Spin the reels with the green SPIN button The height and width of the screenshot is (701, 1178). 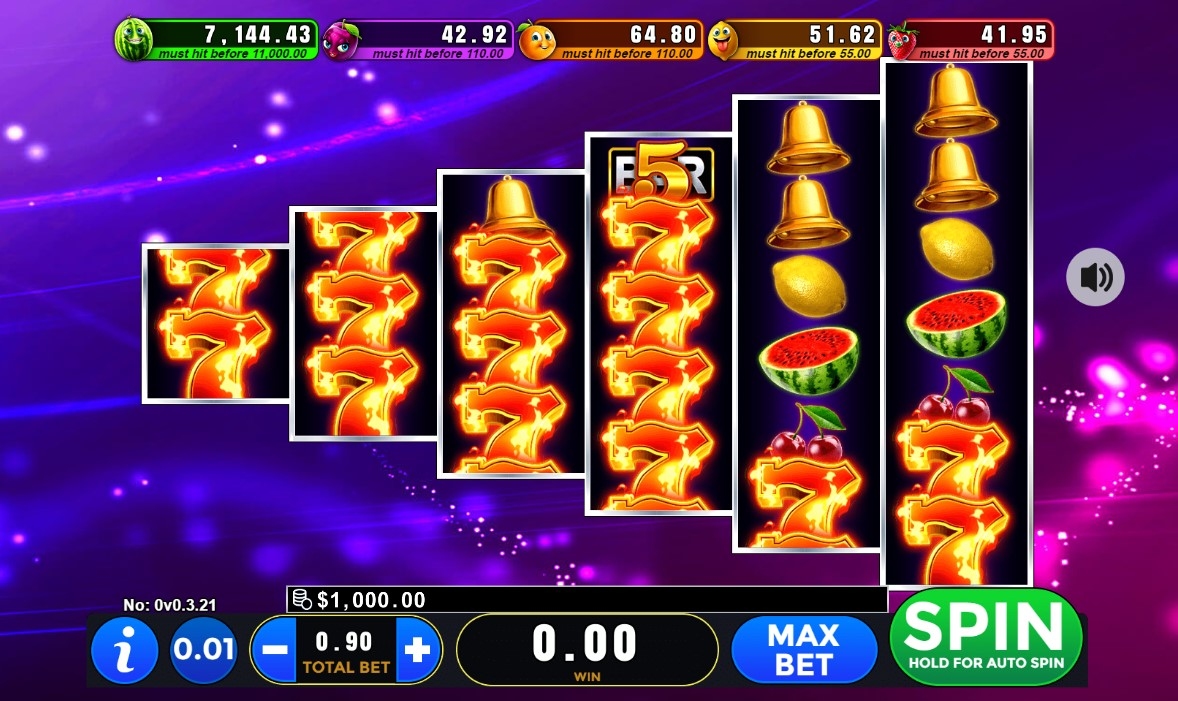coord(985,637)
